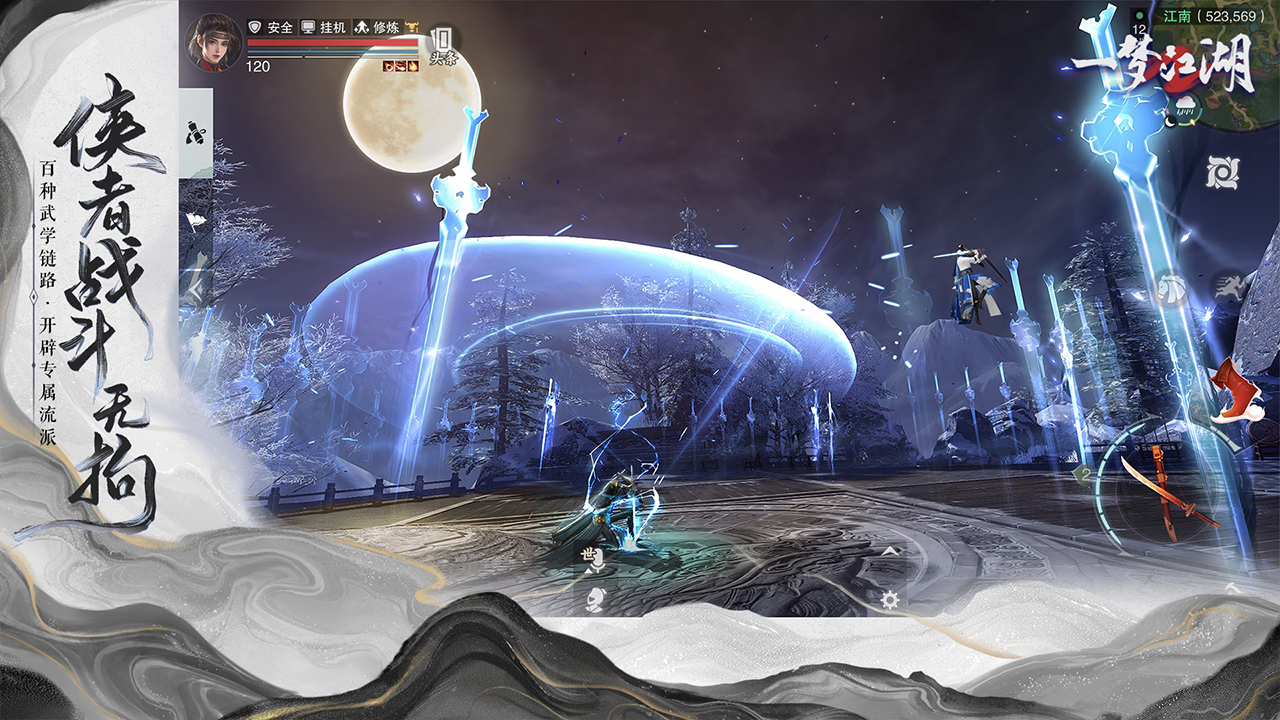Screen dimensions: 1280x720
Task: Open the chat settings gear
Action: (x=889, y=599)
